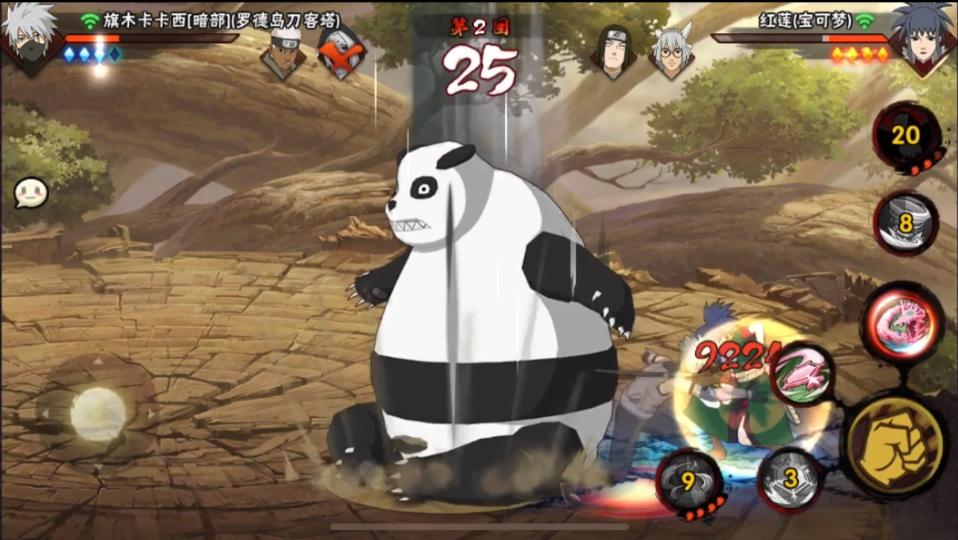Open the chat emoji speech bubble
The height and width of the screenshot is (540, 958).
(29, 194)
